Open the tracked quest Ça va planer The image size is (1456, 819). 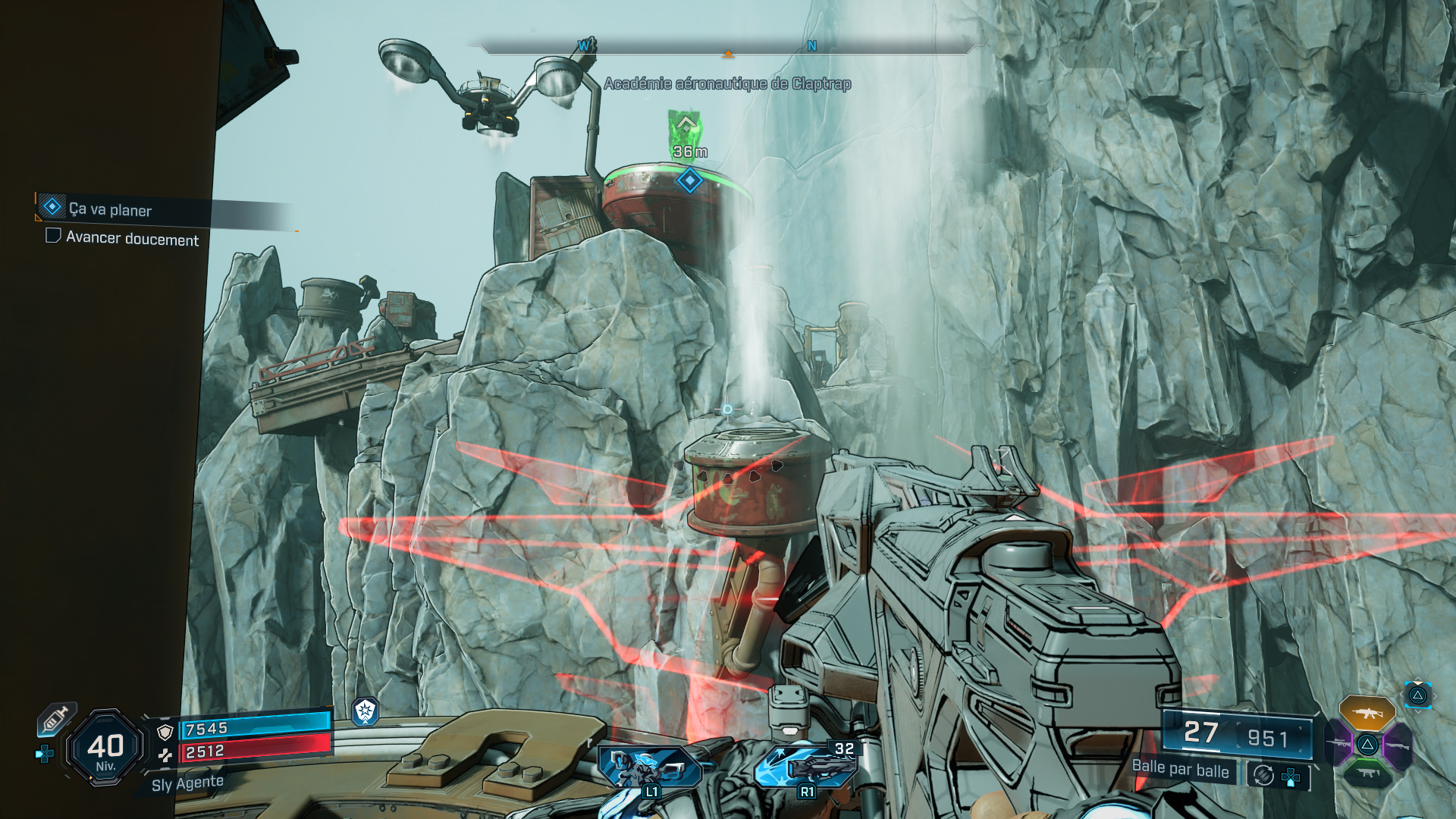click(x=110, y=209)
